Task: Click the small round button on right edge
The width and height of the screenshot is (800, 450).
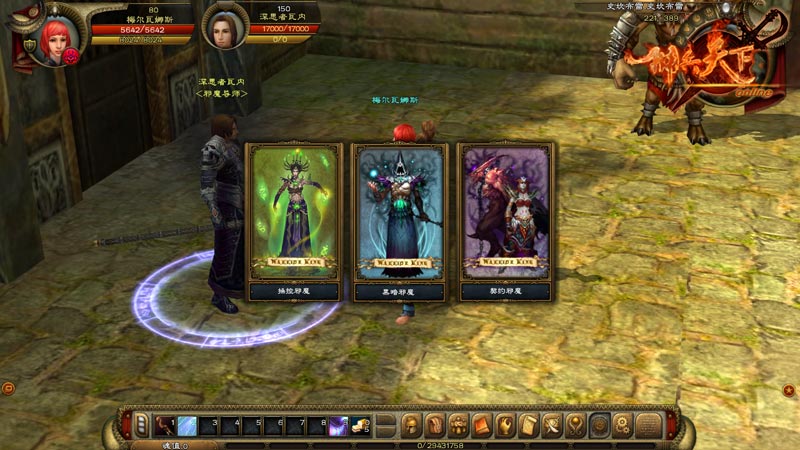Action: pyautogui.click(x=790, y=387)
